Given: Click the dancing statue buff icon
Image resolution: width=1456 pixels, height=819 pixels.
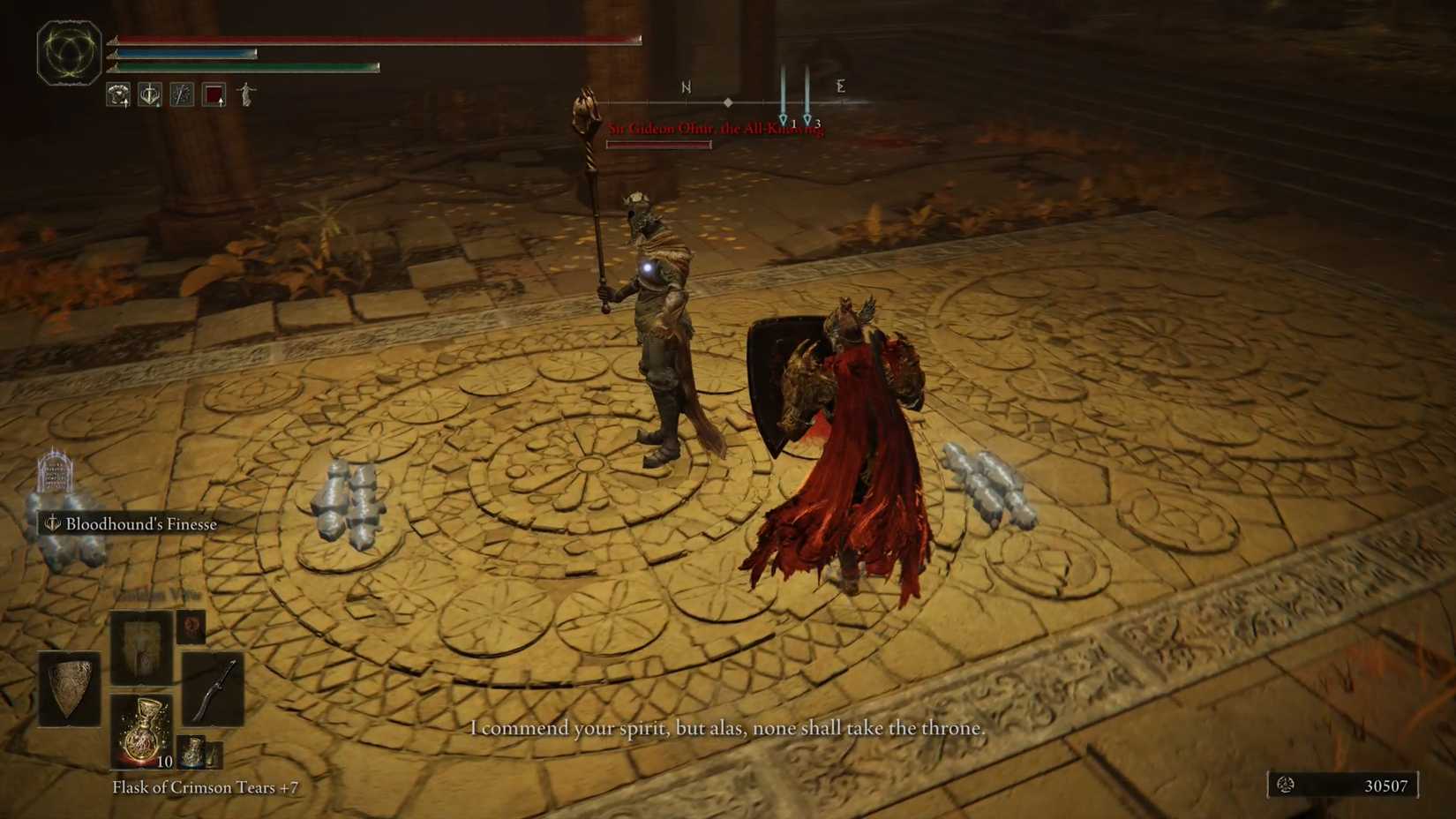Looking at the screenshot, I should coord(246,94).
